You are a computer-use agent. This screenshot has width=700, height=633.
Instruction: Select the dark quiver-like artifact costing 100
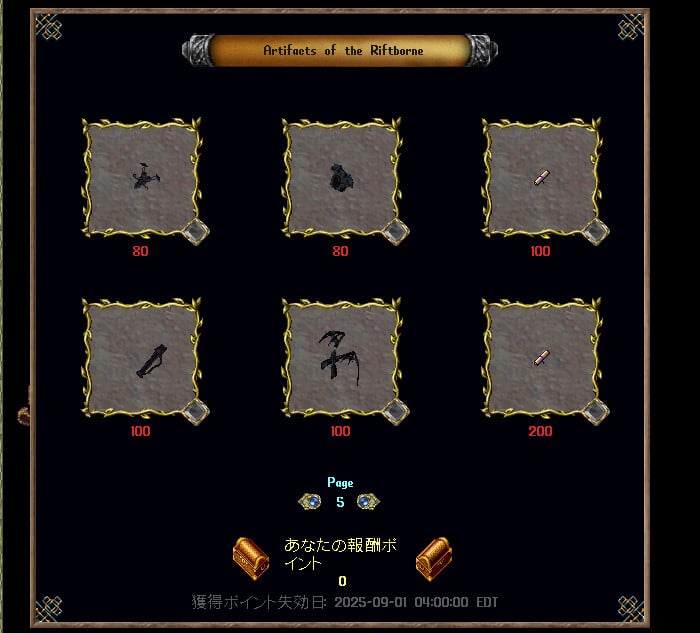point(141,358)
